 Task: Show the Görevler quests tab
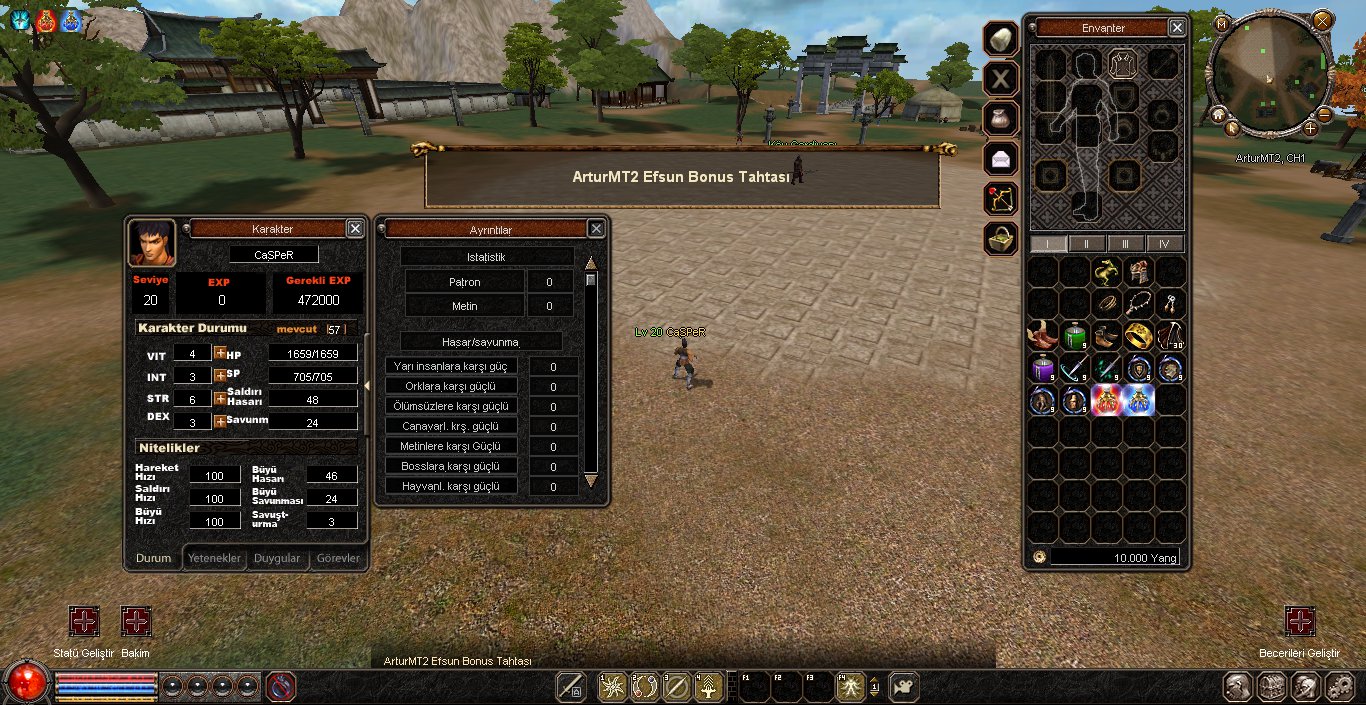pos(338,558)
